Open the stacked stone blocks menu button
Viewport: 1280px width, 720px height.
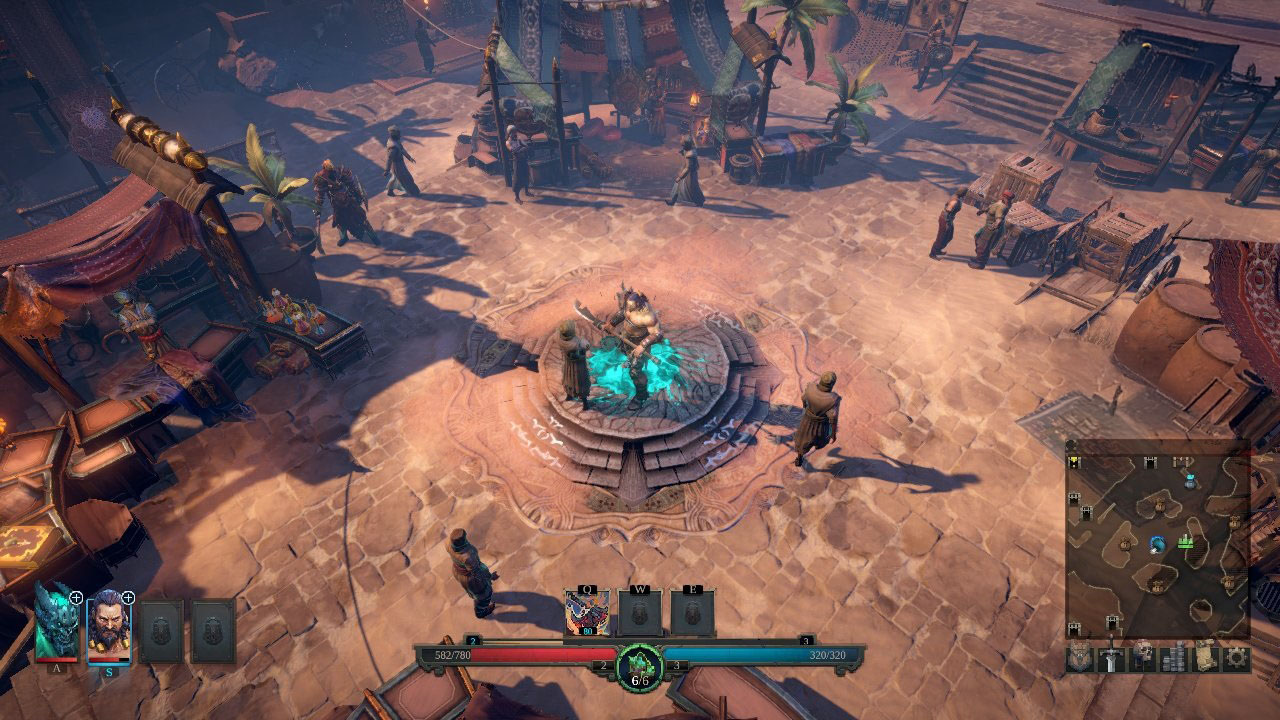(x=1173, y=657)
